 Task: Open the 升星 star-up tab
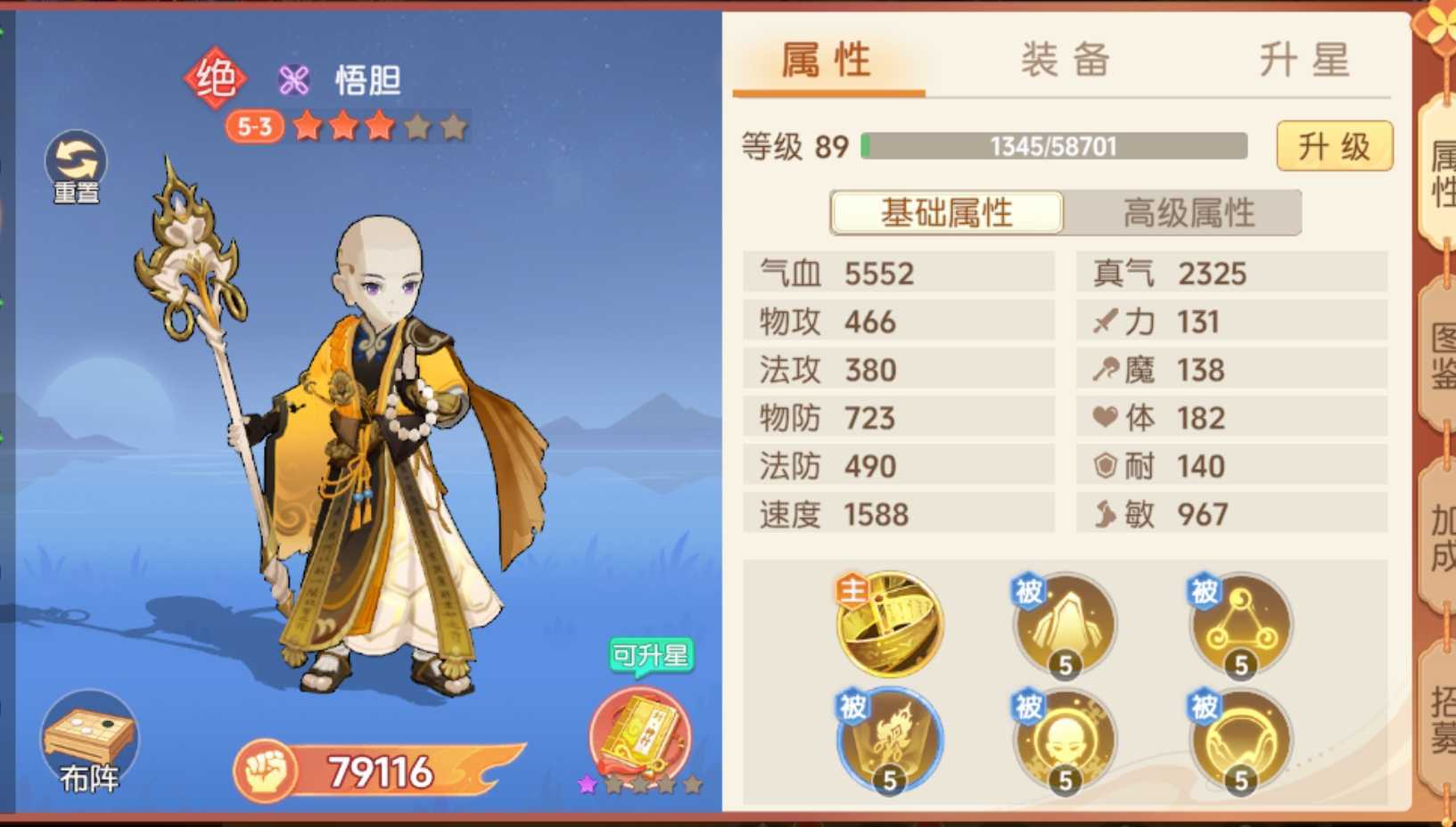[1301, 61]
